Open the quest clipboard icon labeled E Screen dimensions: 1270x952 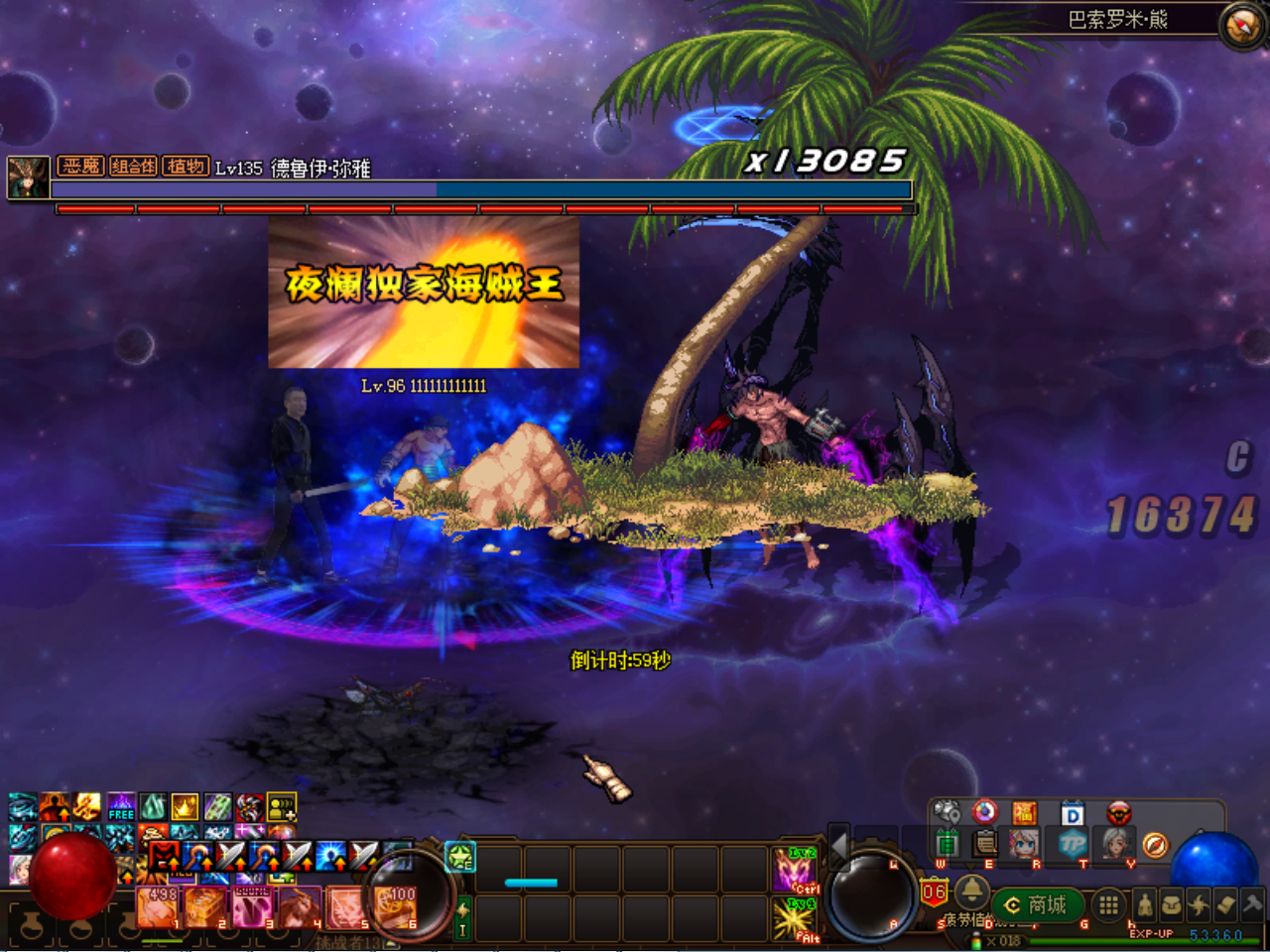985,843
